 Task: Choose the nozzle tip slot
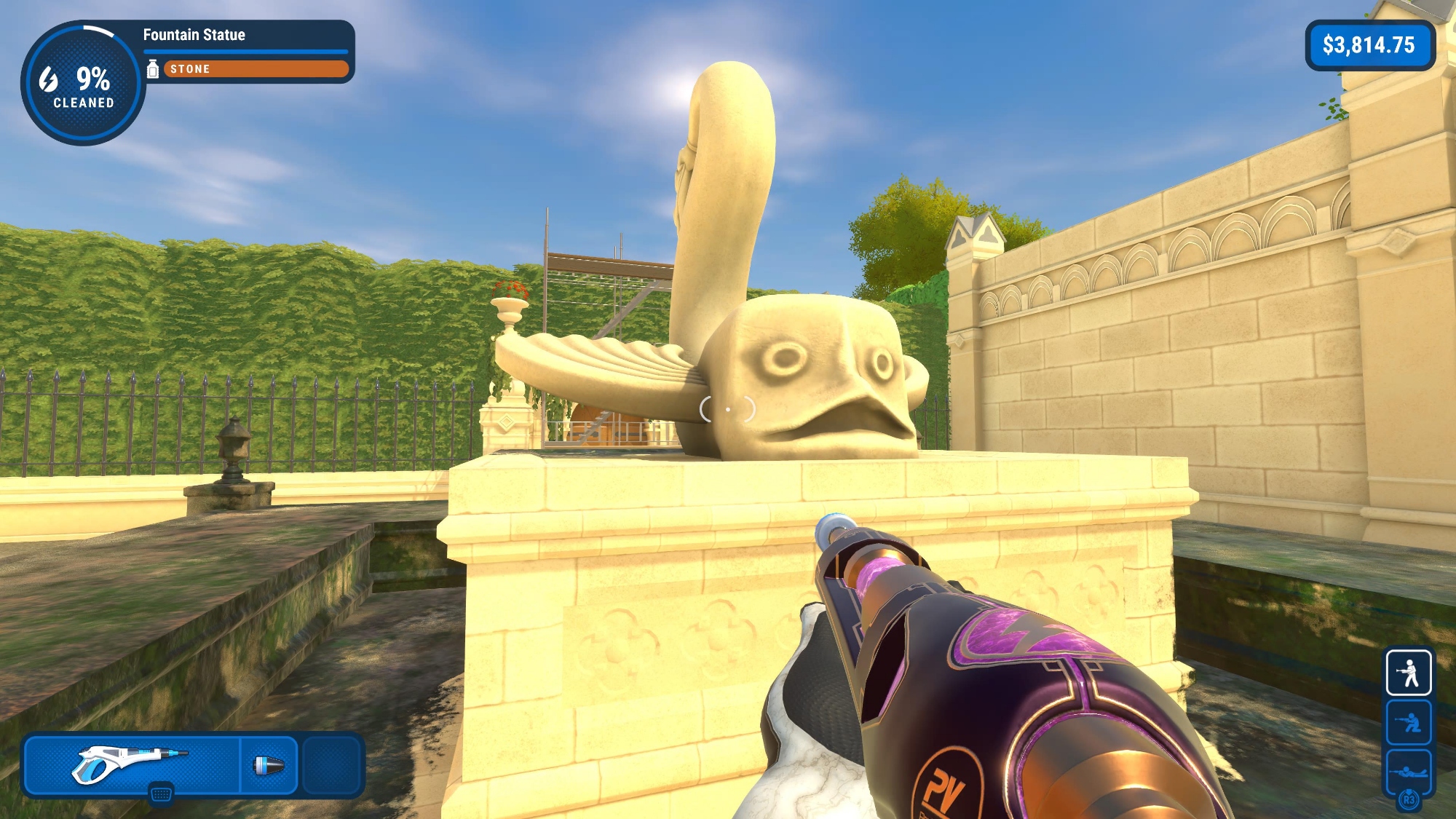tap(269, 765)
